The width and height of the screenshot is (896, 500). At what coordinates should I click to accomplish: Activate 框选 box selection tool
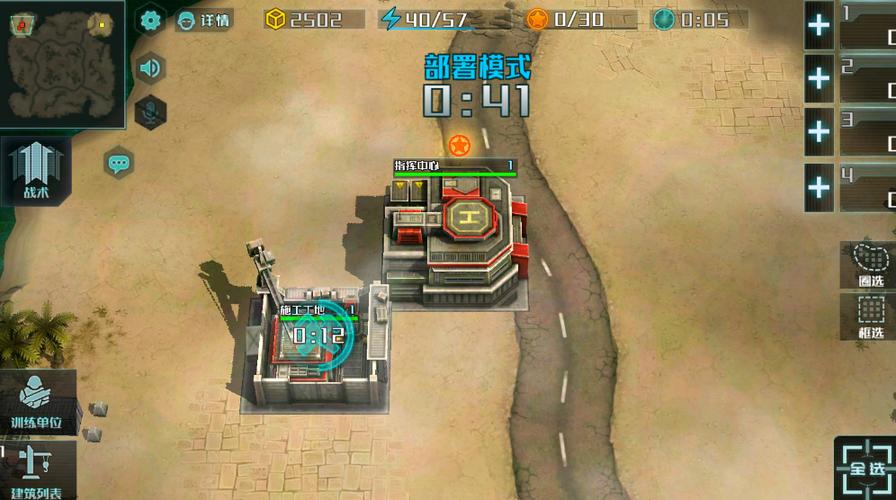[869, 316]
